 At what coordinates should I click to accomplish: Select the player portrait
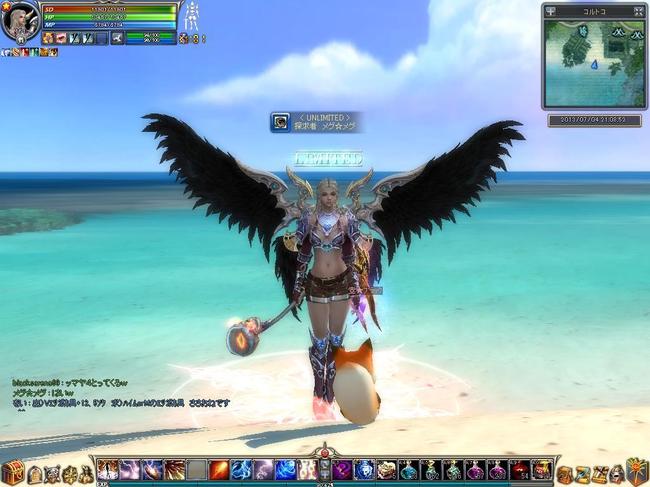point(20,21)
